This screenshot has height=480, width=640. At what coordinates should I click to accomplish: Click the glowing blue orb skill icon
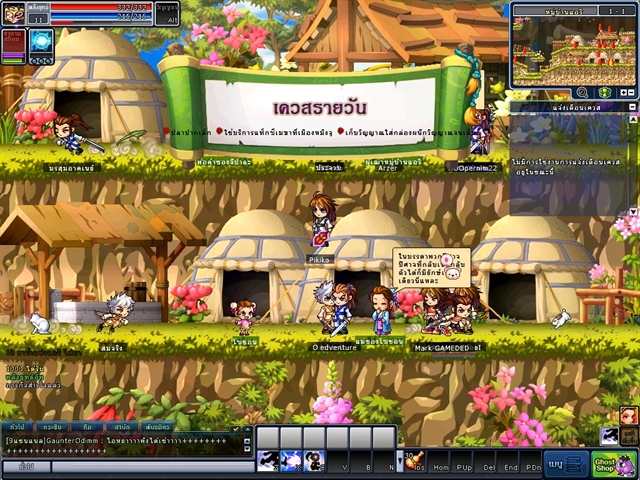42,41
